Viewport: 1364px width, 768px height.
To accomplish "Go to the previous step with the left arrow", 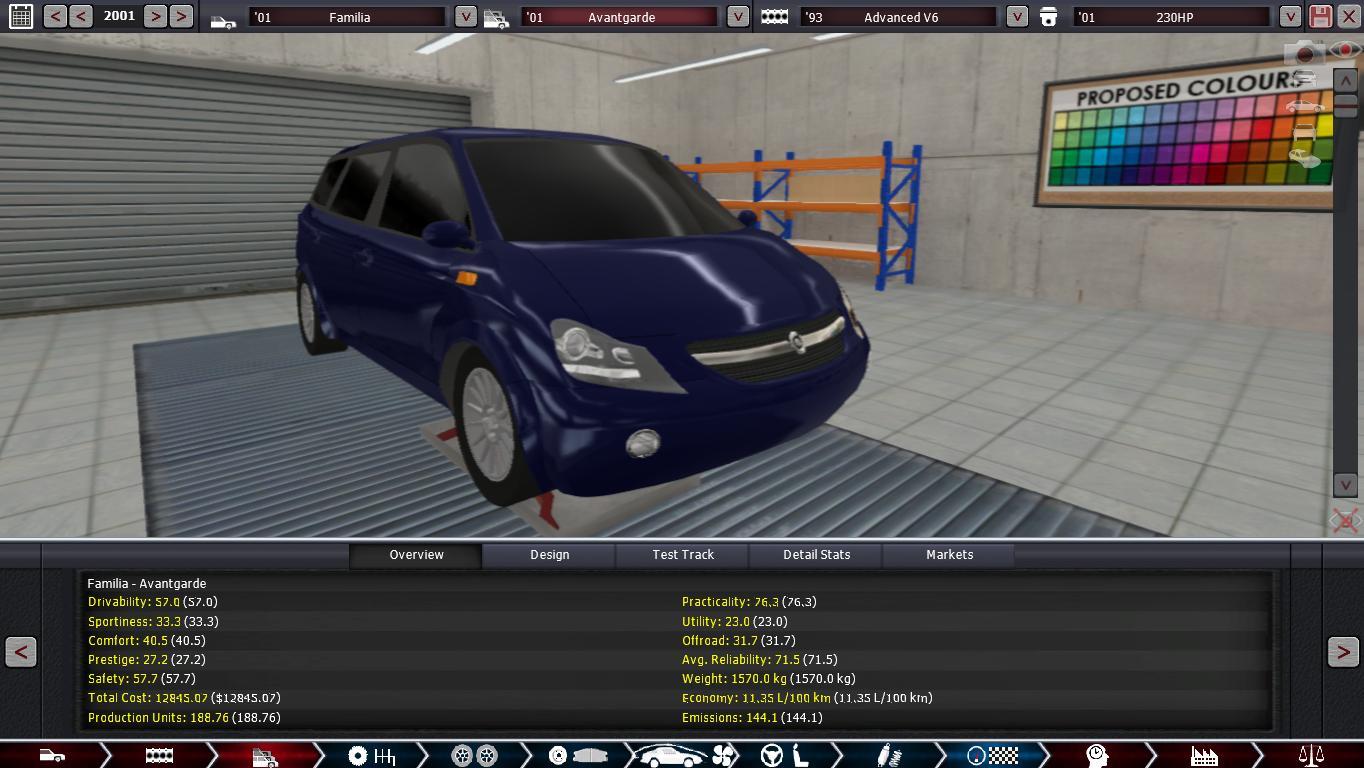I will point(21,652).
